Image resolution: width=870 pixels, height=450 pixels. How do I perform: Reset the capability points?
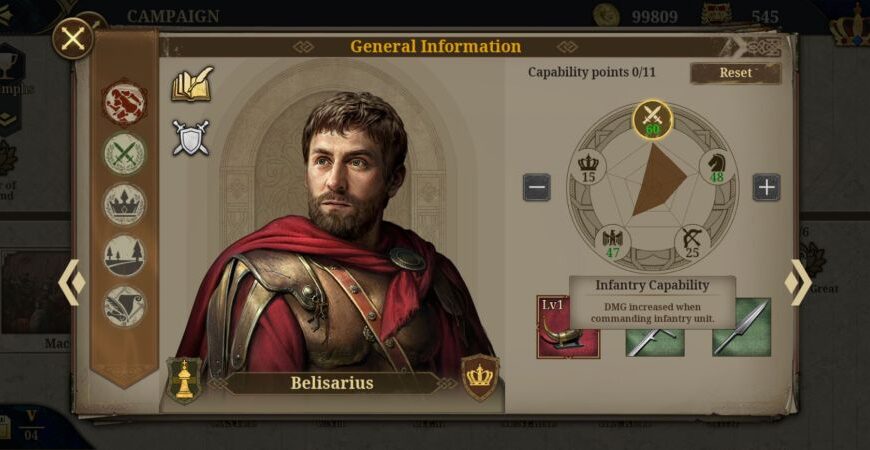[735, 73]
